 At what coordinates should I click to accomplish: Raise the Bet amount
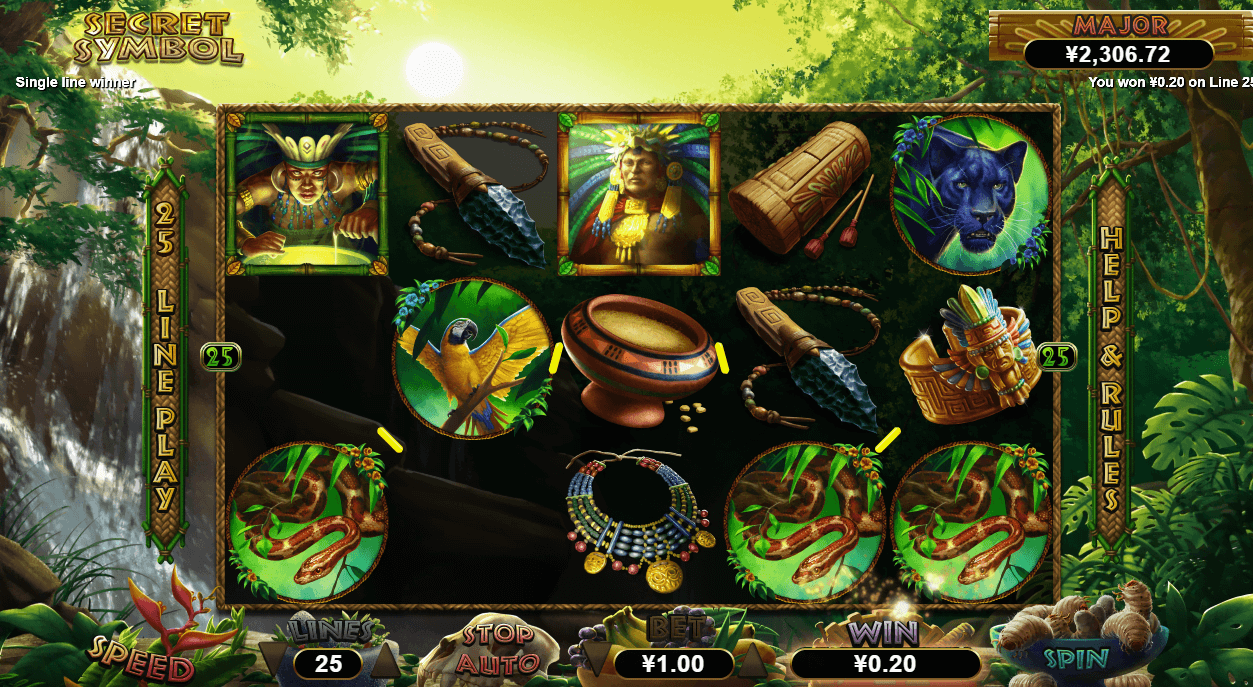click(752, 661)
